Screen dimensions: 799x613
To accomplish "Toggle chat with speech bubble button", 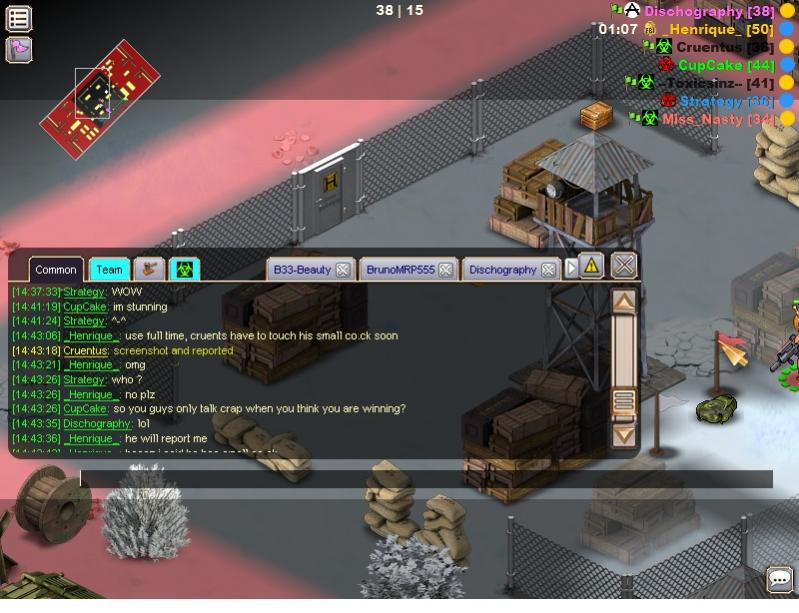I will point(780,579).
